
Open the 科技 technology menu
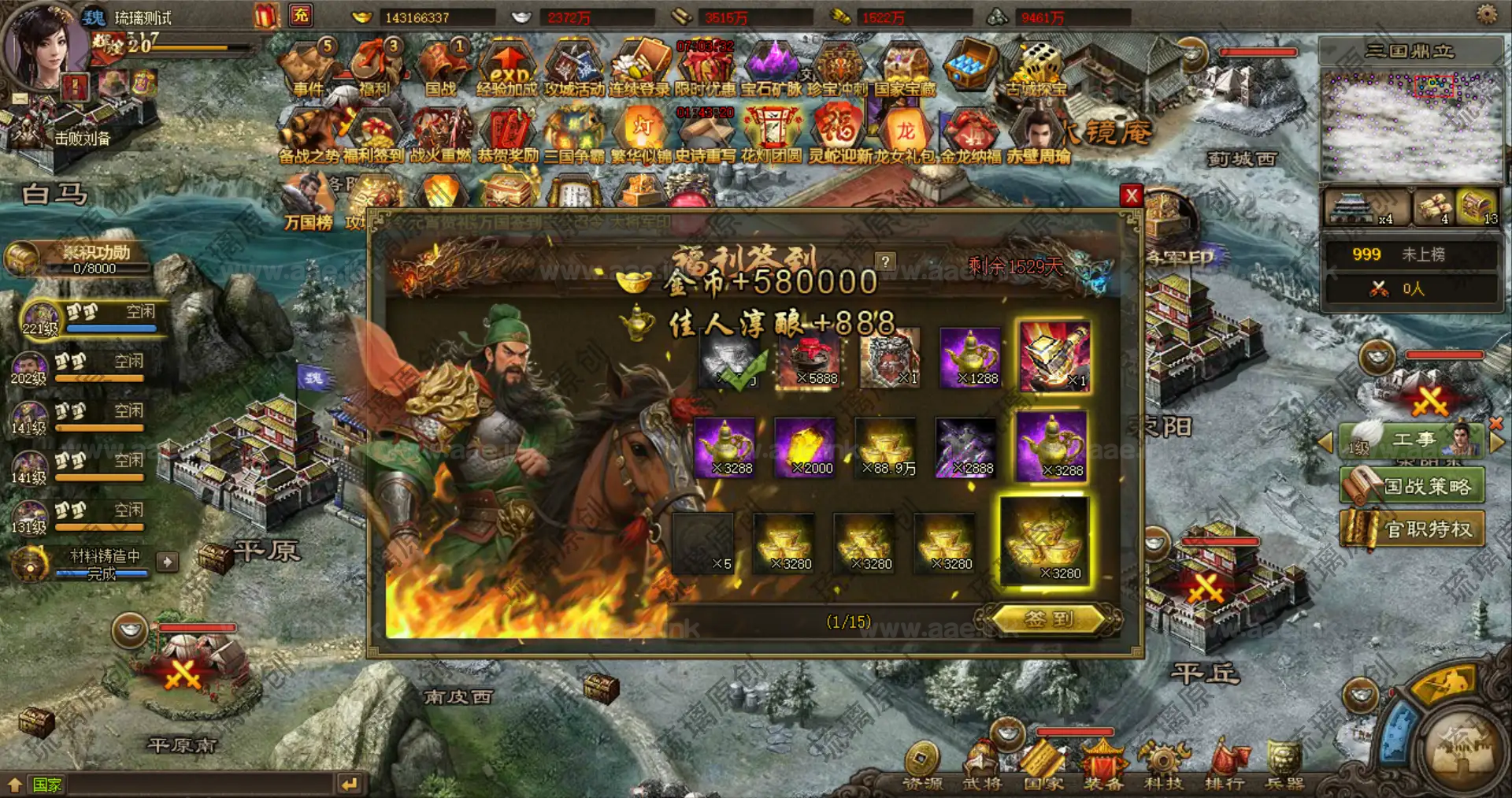tap(1162, 767)
